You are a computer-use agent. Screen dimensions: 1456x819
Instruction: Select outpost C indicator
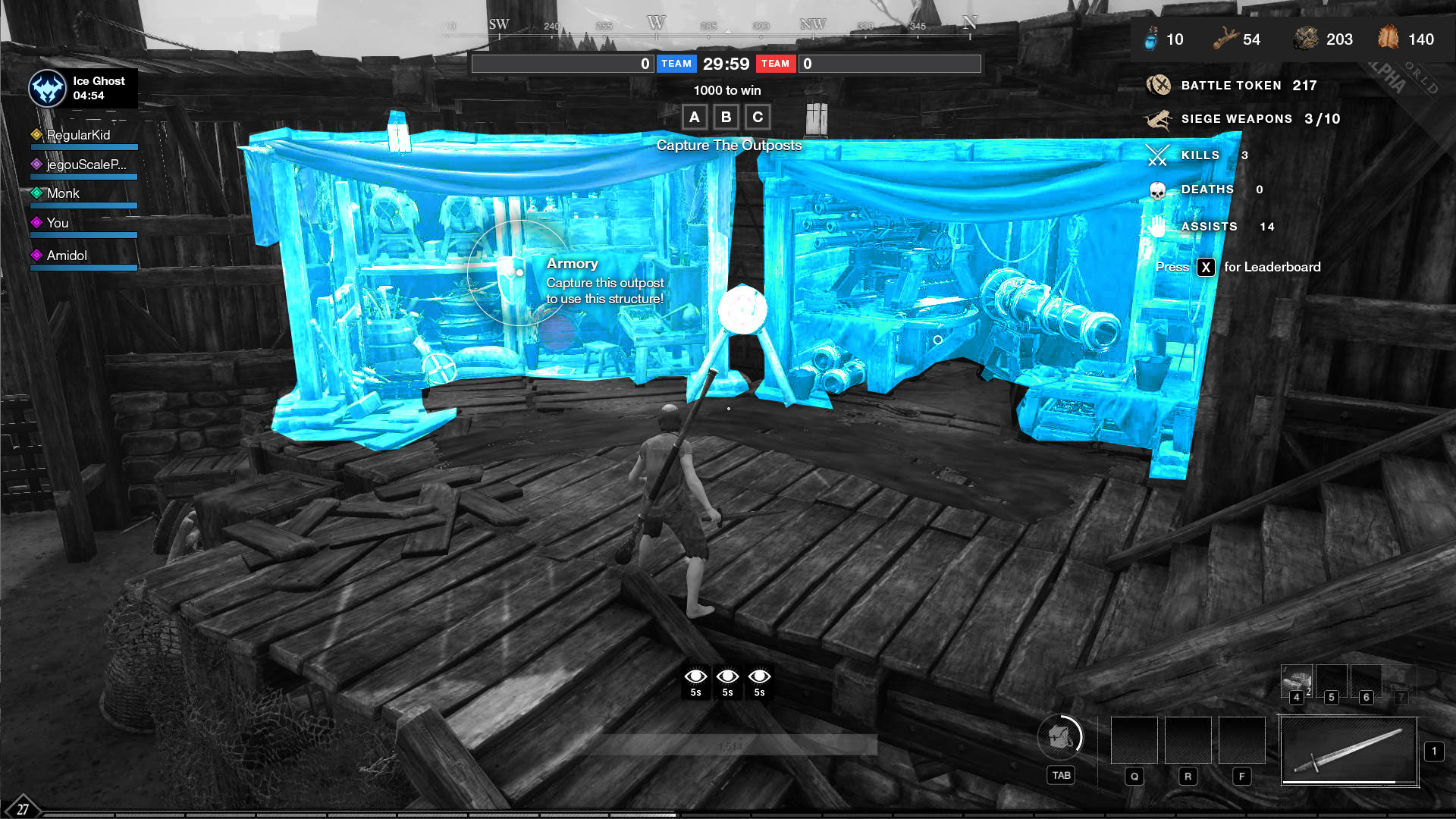758,118
